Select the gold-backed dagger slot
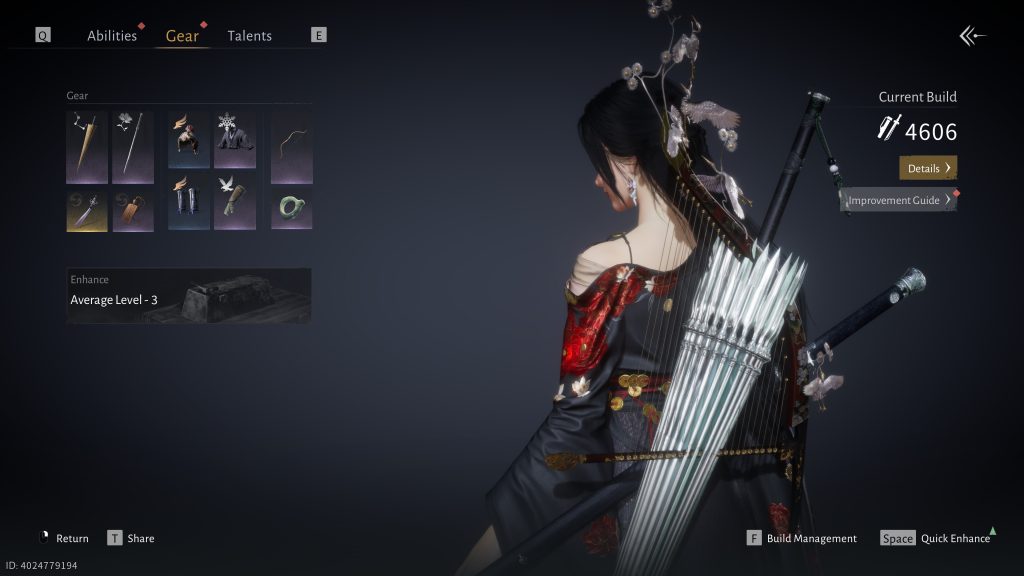 pyautogui.click(x=87, y=210)
